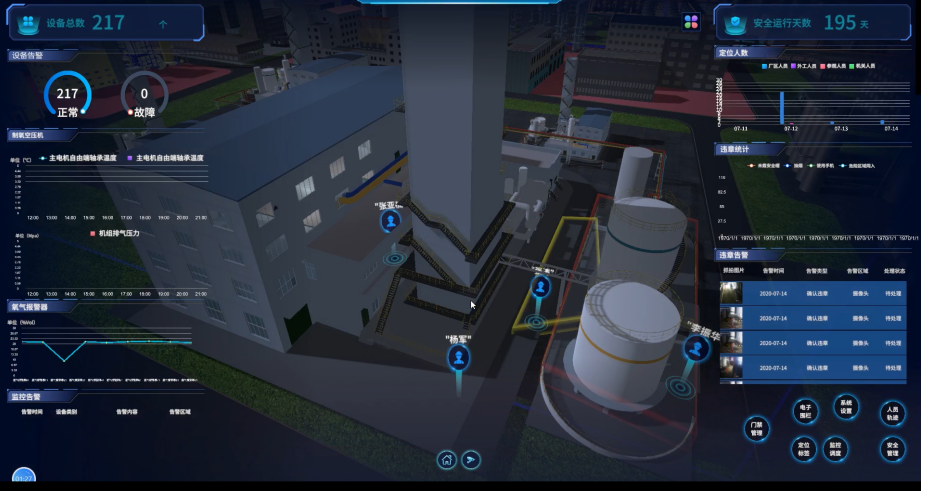Select the 李振华 personnel marker
The width and height of the screenshot is (925, 502).
pos(696,348)
